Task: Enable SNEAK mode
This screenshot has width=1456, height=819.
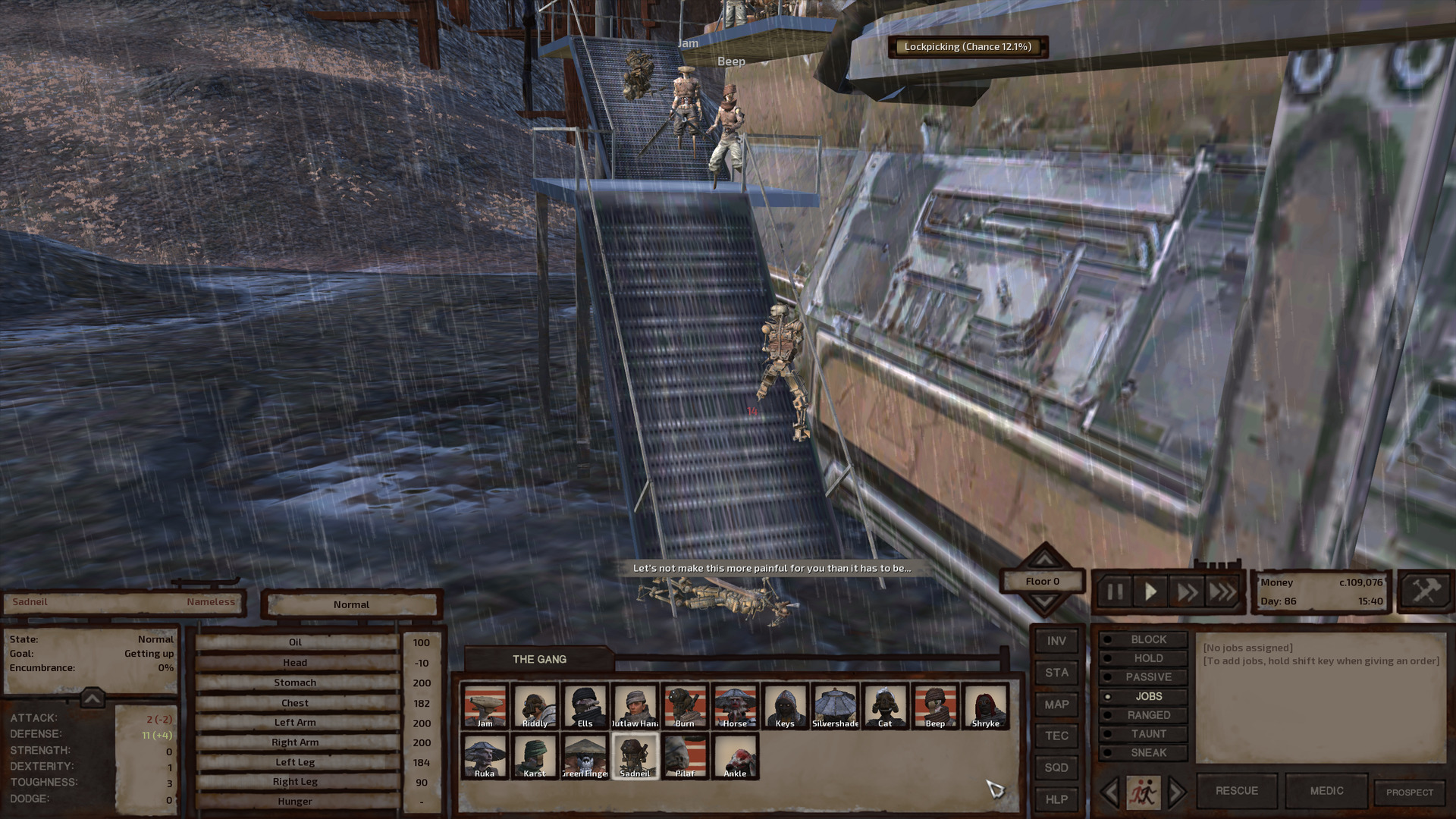Action: pos(1144,752)
